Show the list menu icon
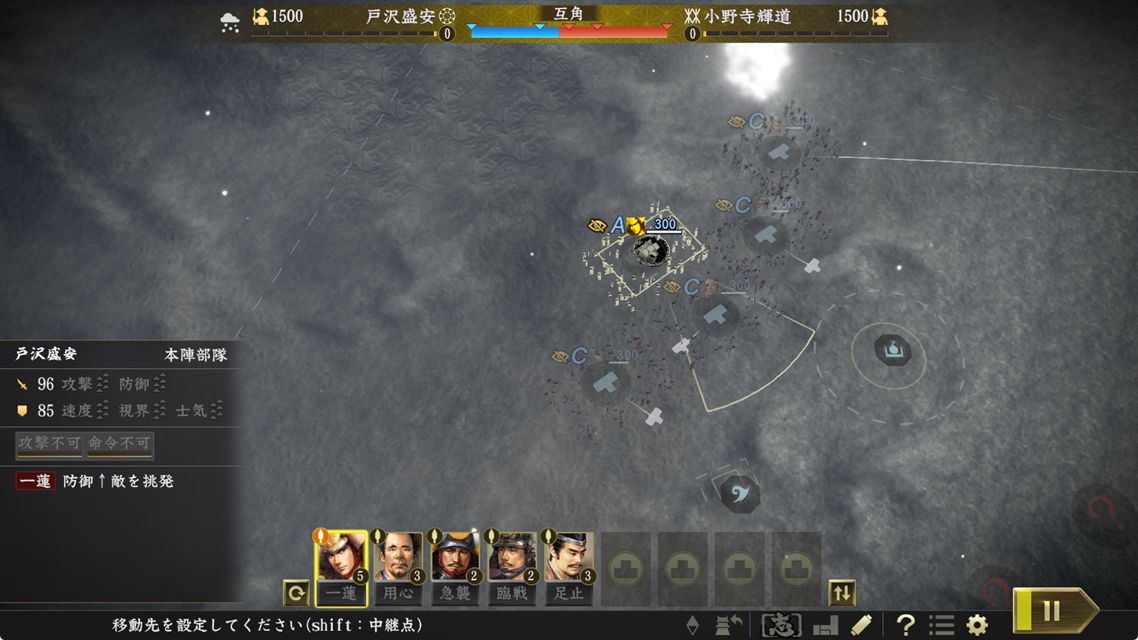 [941, 626]
